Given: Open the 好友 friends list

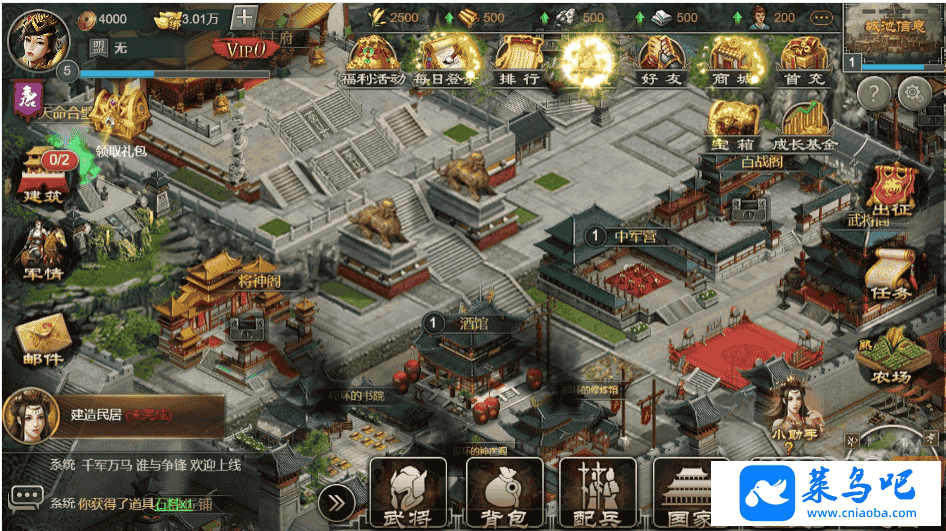Looking at the screenshot, I should tap(662, 58).
